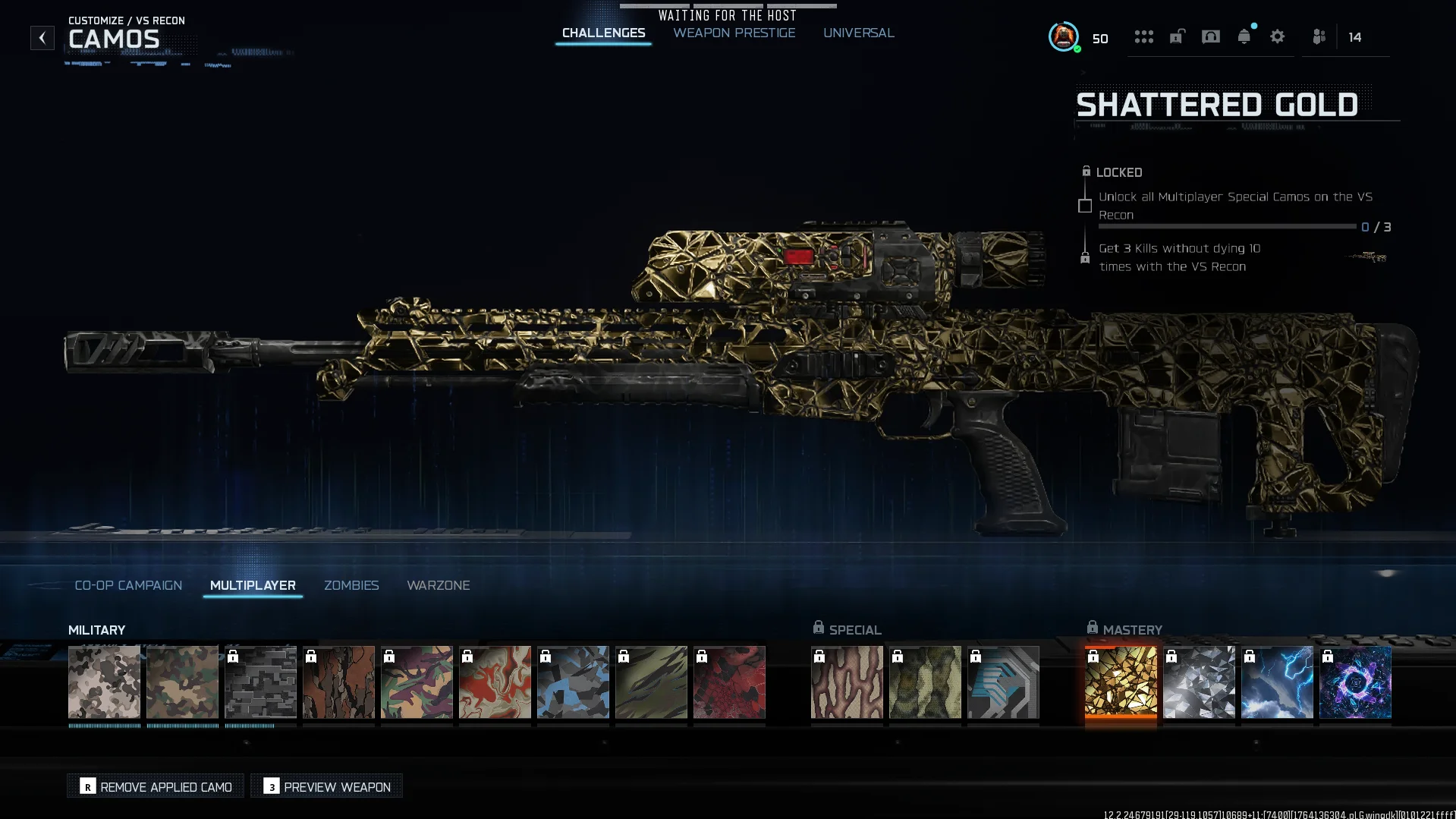The image size is (1456, 819).
Task: Open the notifications bell with blue dot
Action: (1244, 36)
